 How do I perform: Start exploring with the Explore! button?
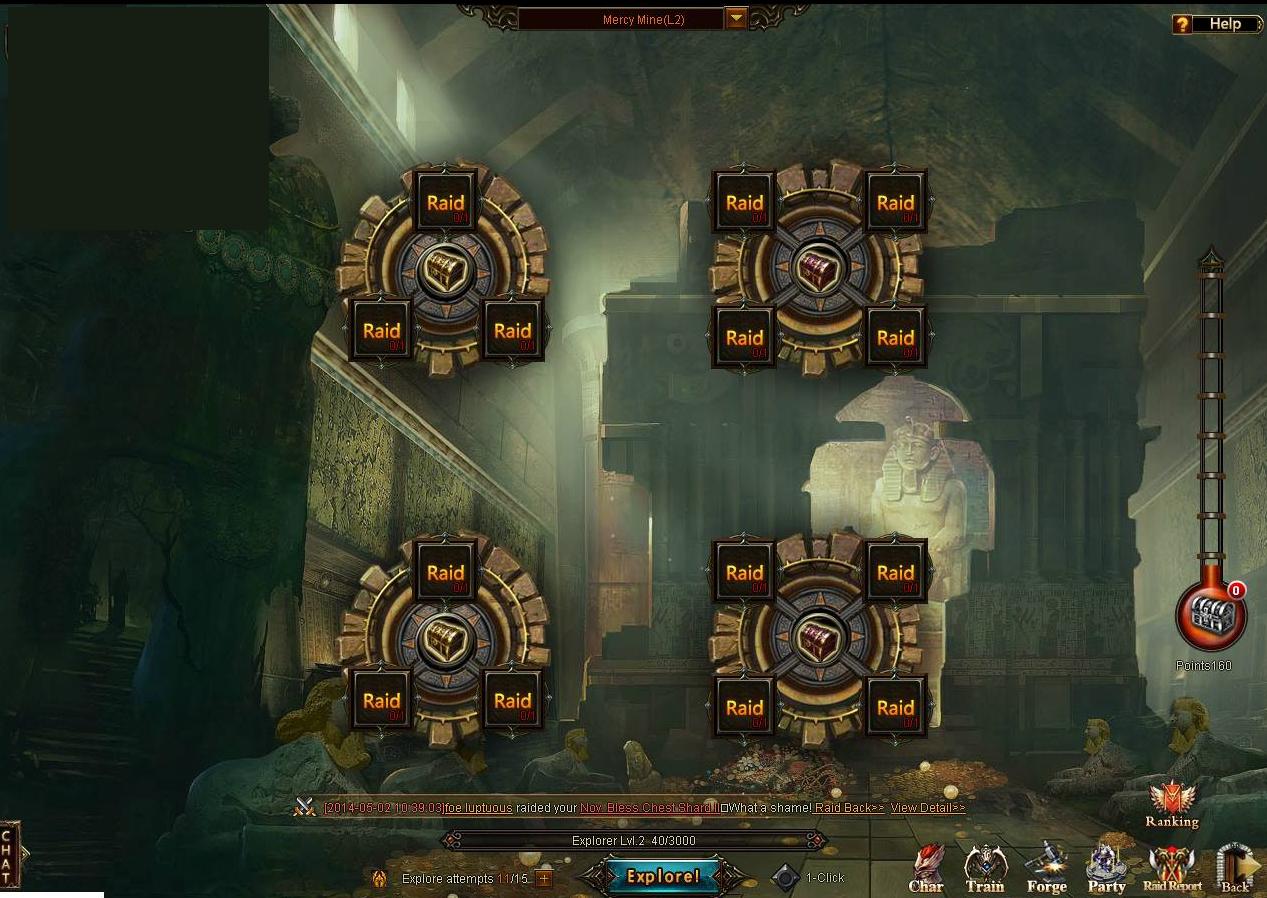[x=662, y=877]
